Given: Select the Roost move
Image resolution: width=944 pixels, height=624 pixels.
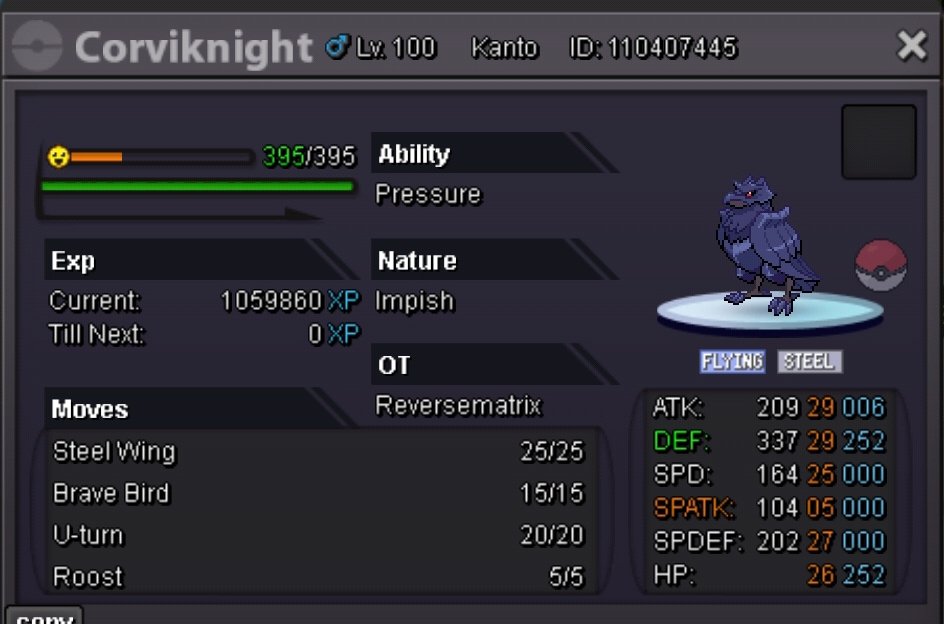Looking at the screenshot, I should pos(88,577).
